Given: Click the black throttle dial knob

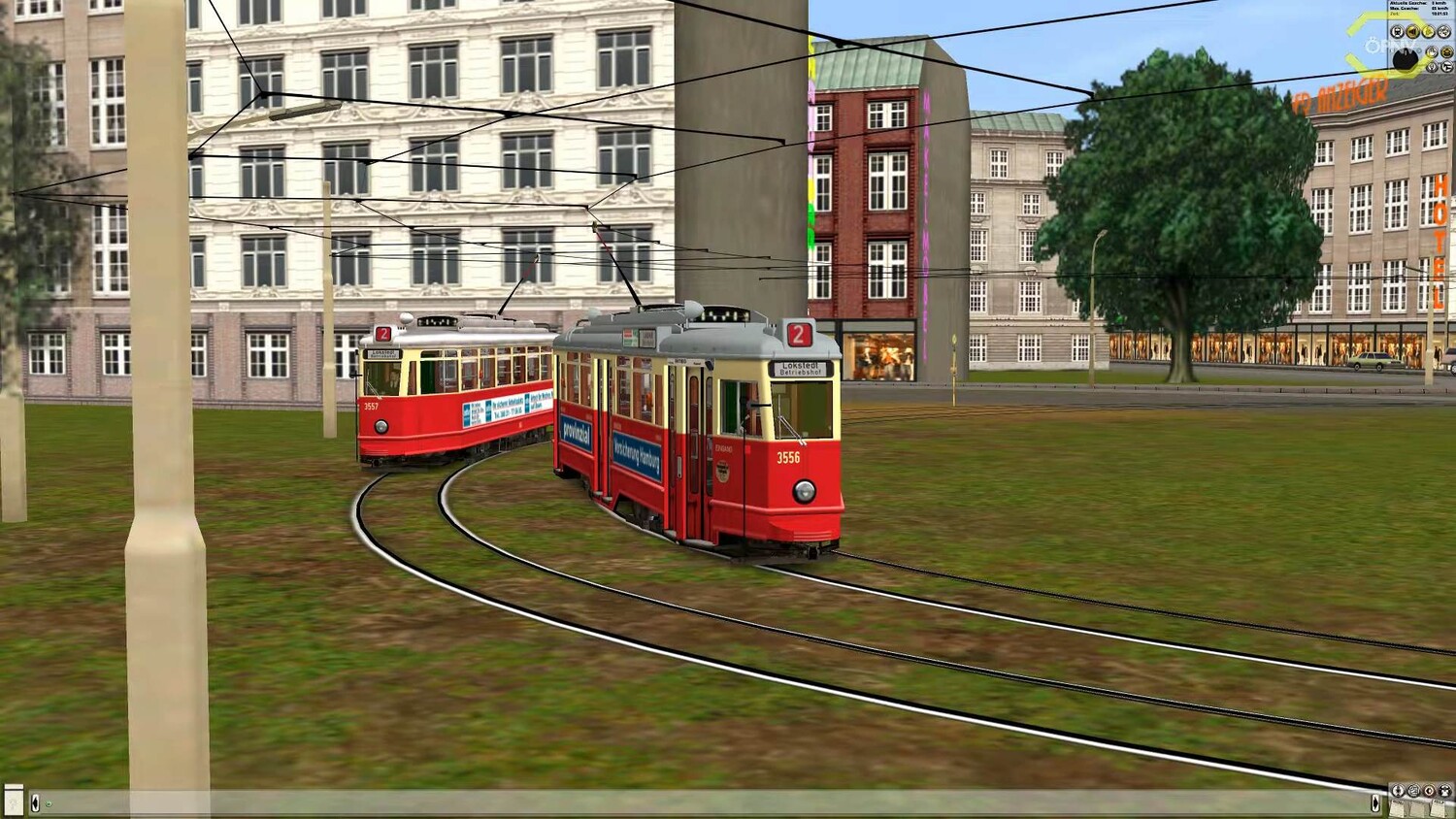Looking at the screenshot, I should click(1406, 59).
